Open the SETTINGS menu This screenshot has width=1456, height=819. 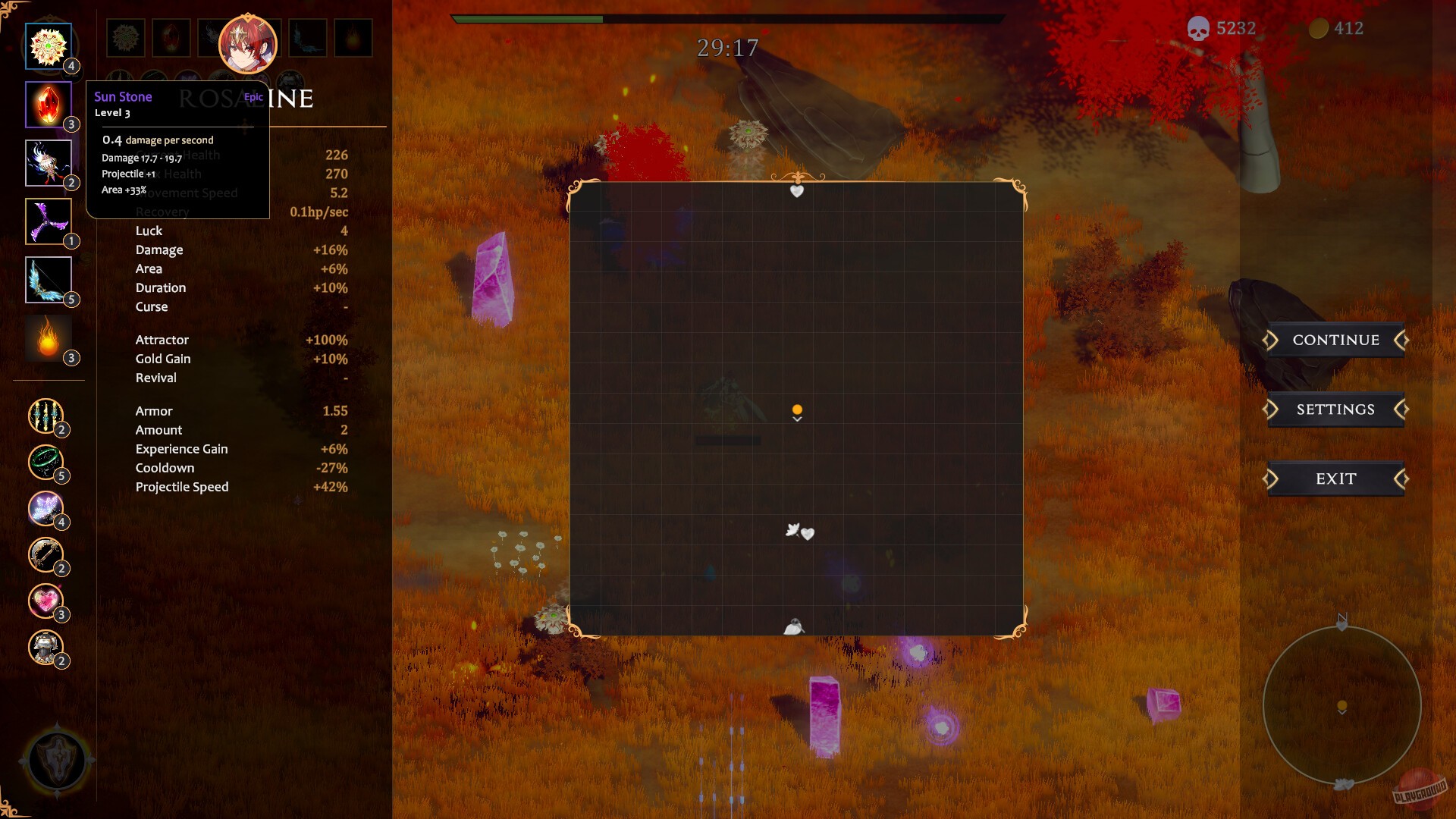point(1337,409)
